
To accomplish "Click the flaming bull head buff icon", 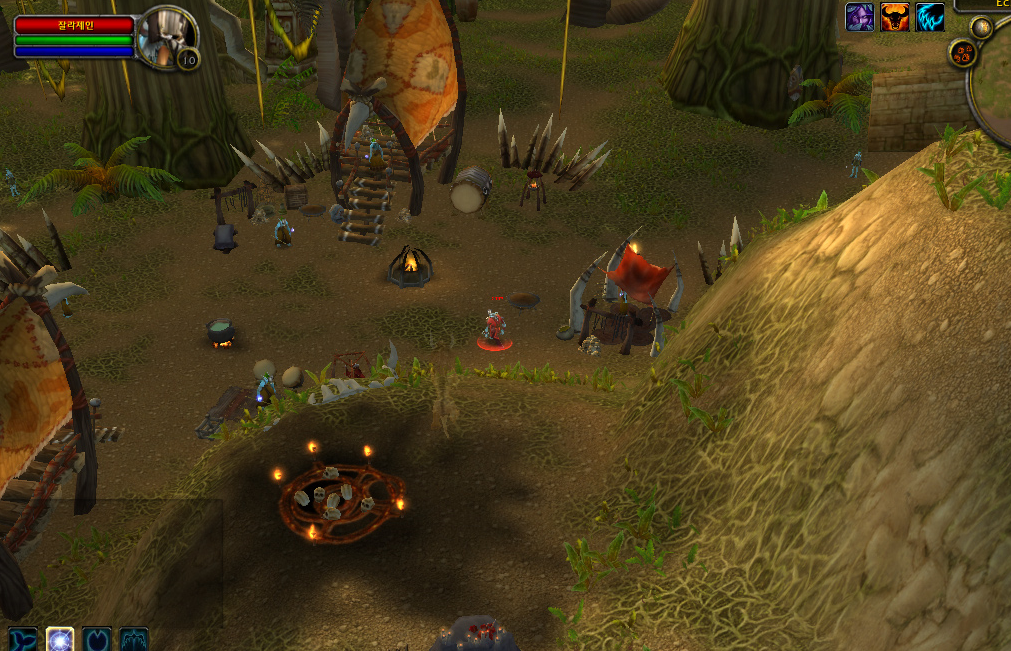I will pos(895,17).
